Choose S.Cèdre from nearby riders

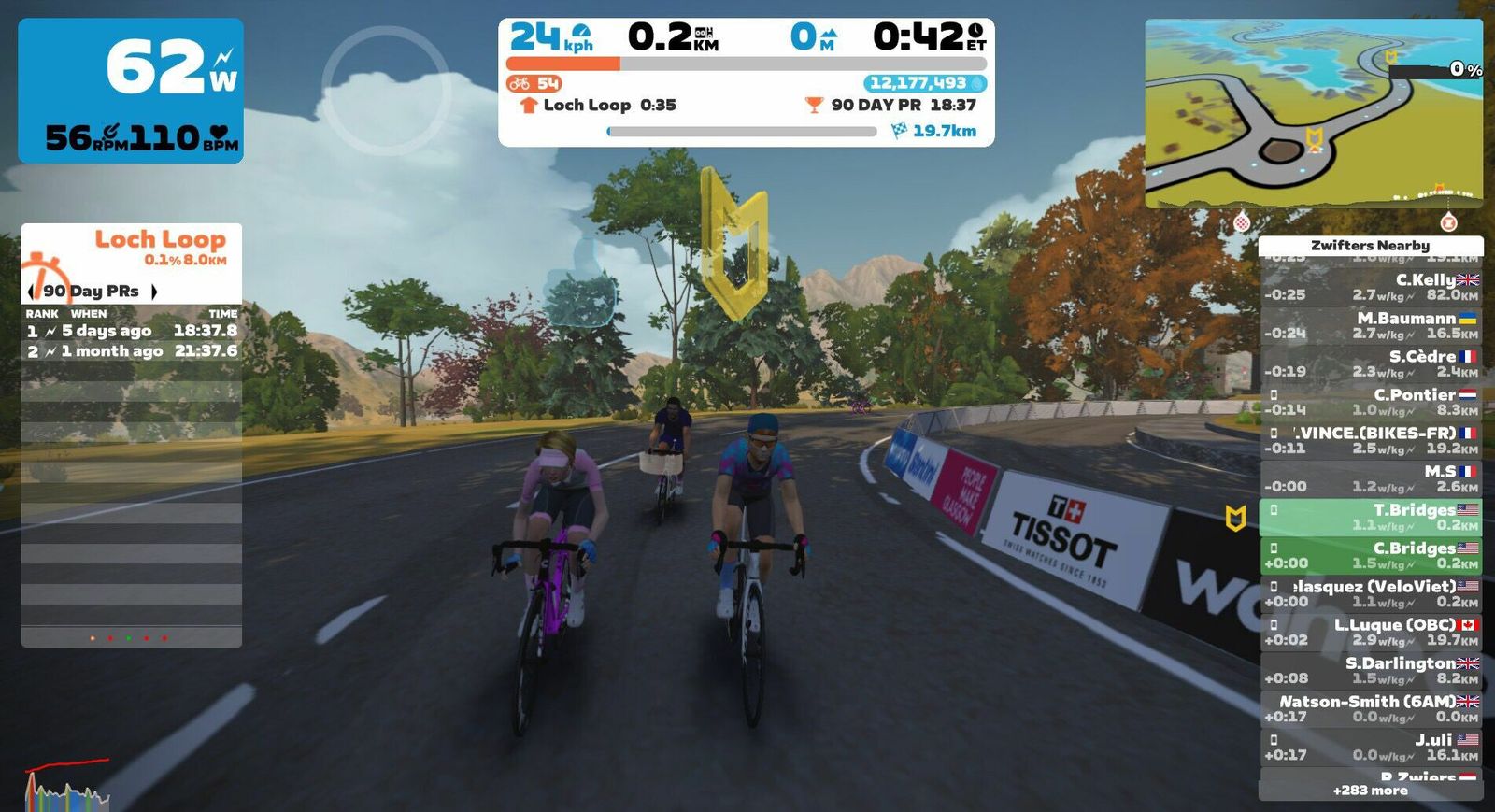[x=1371, y=363]
